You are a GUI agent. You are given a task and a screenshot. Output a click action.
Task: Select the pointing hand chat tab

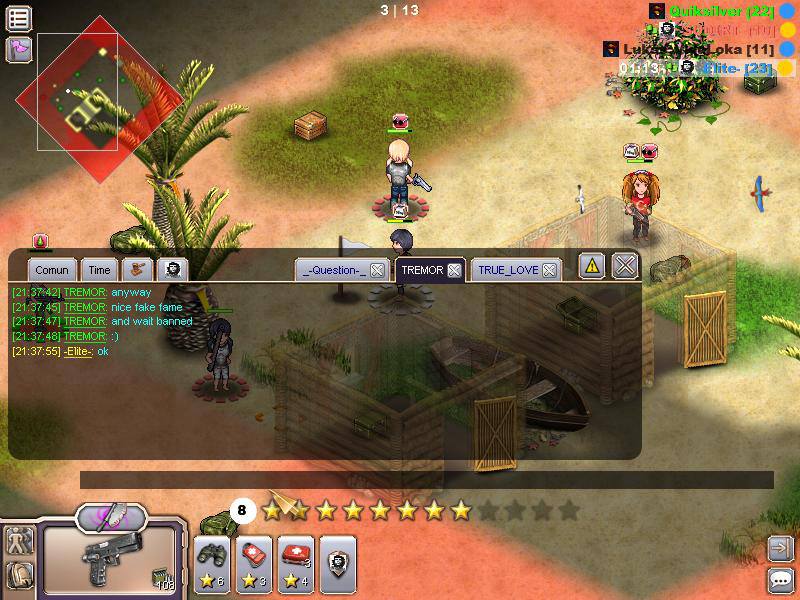coord(136,270)
